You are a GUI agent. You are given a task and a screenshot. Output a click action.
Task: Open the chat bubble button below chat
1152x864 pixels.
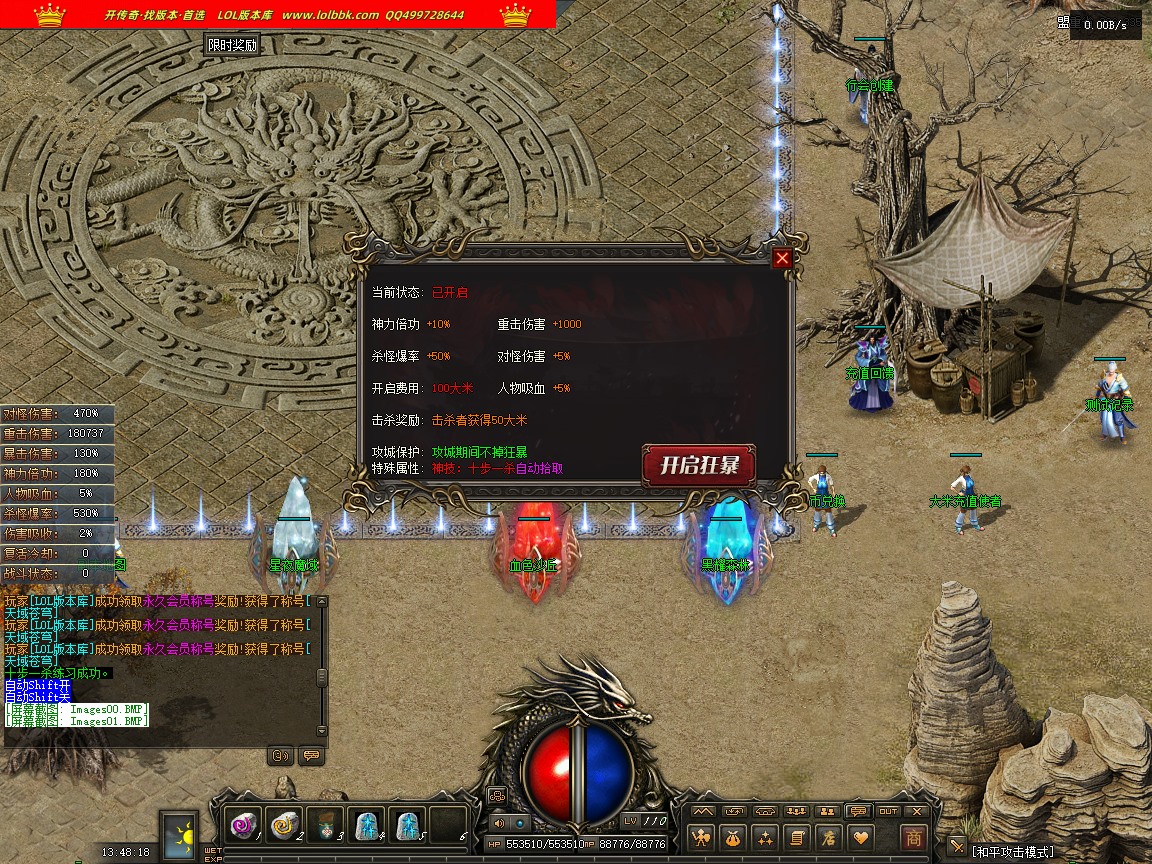pyautogui.click(x=311, y=756)
